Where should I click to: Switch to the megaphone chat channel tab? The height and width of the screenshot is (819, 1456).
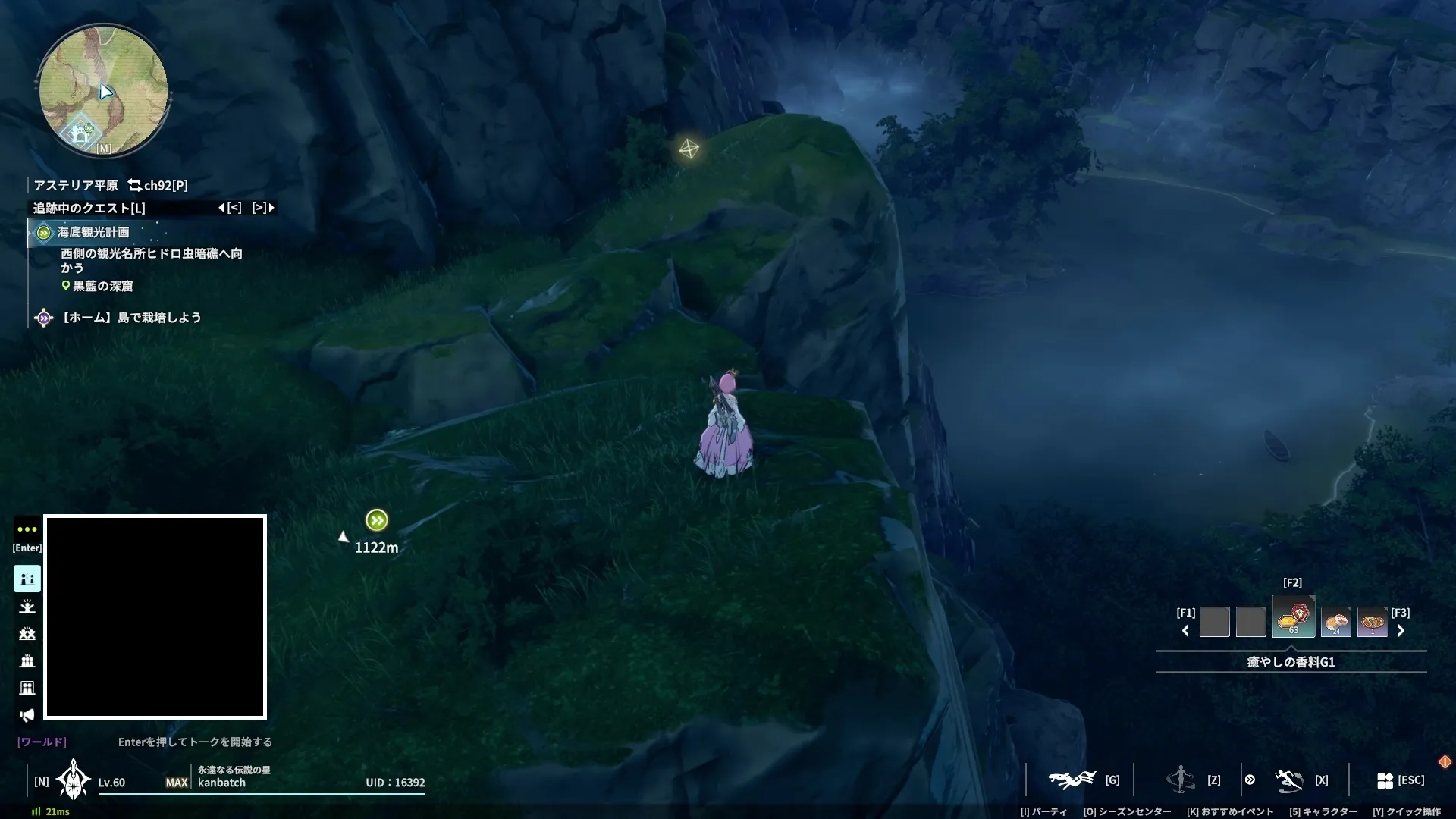tap(27, 715)
